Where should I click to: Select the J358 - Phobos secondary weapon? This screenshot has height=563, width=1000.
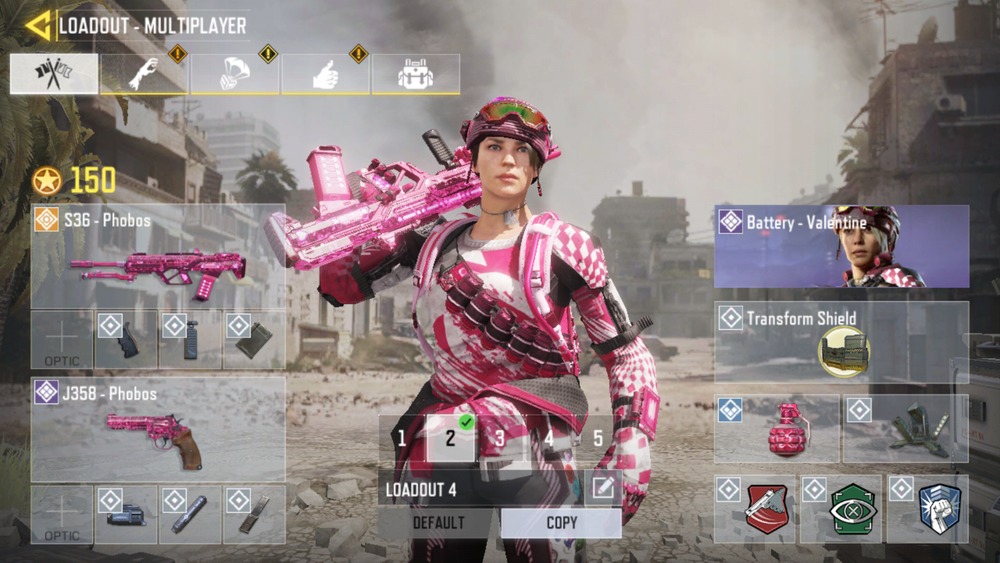tap(158, 428)
